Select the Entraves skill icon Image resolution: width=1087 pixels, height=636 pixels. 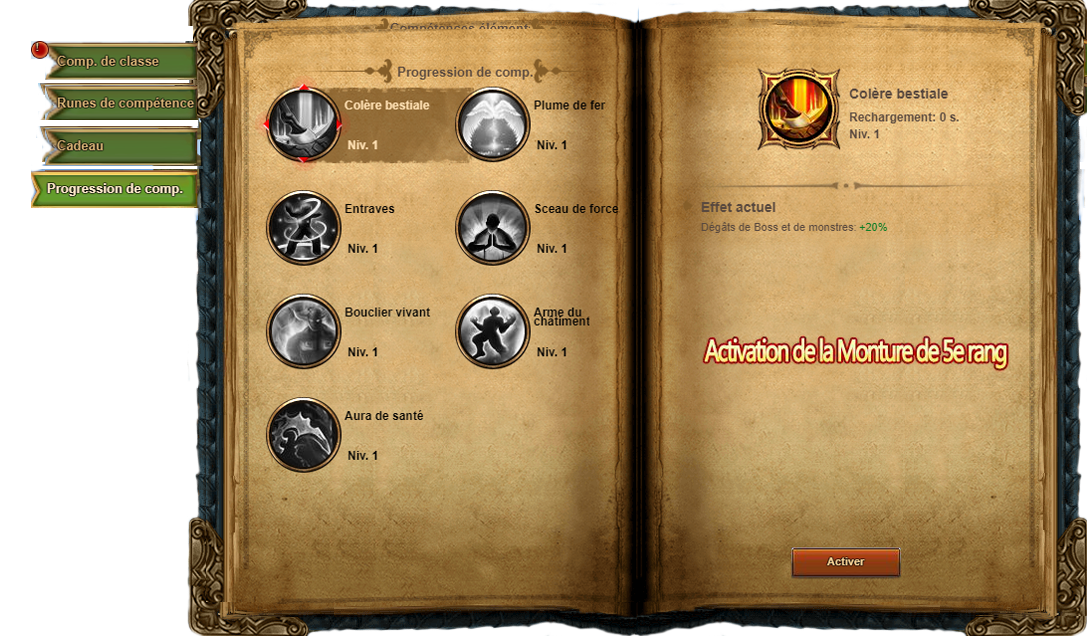tap(304, 228)
